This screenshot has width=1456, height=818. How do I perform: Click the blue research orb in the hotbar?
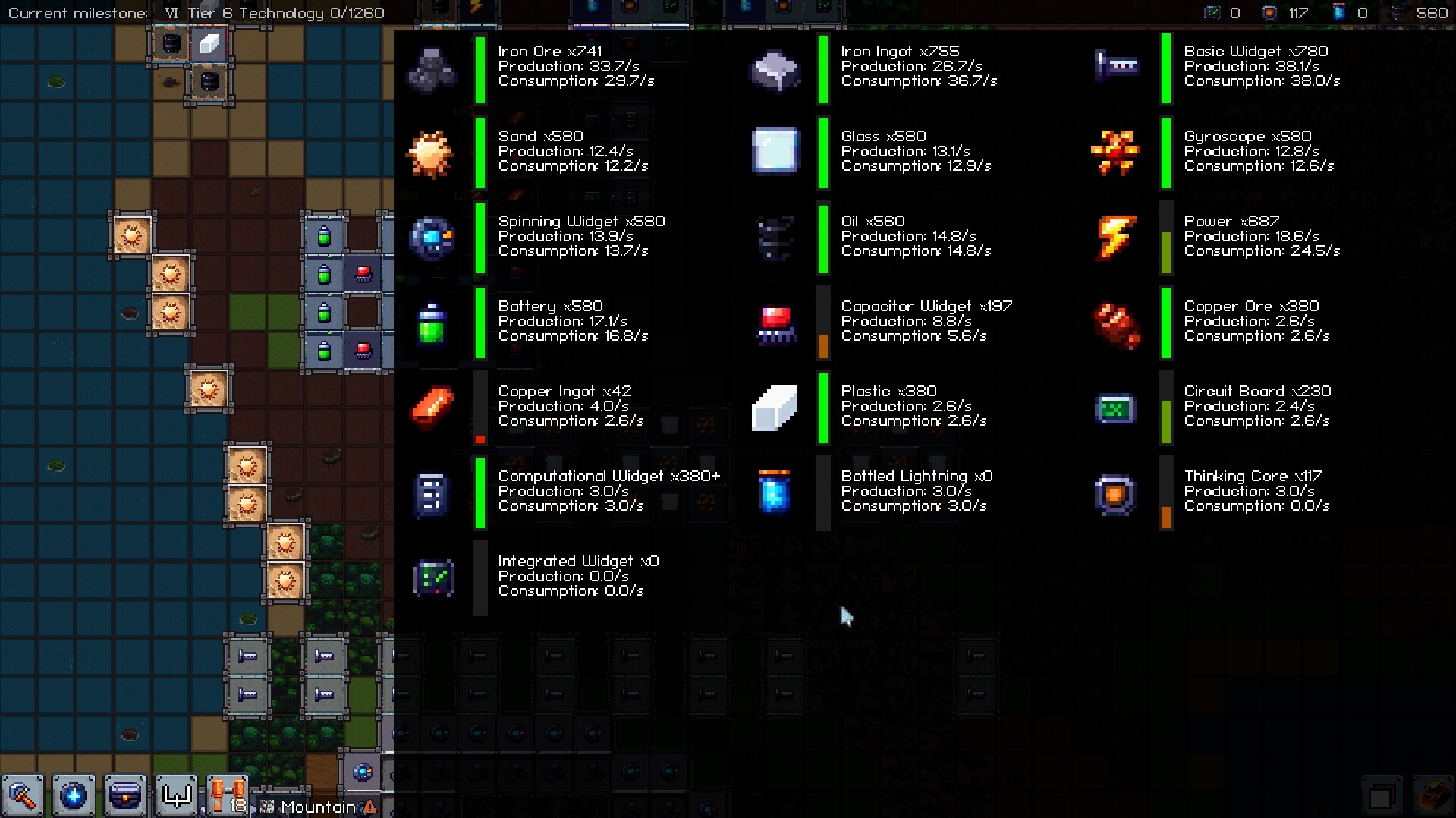(x=74, y=796)
